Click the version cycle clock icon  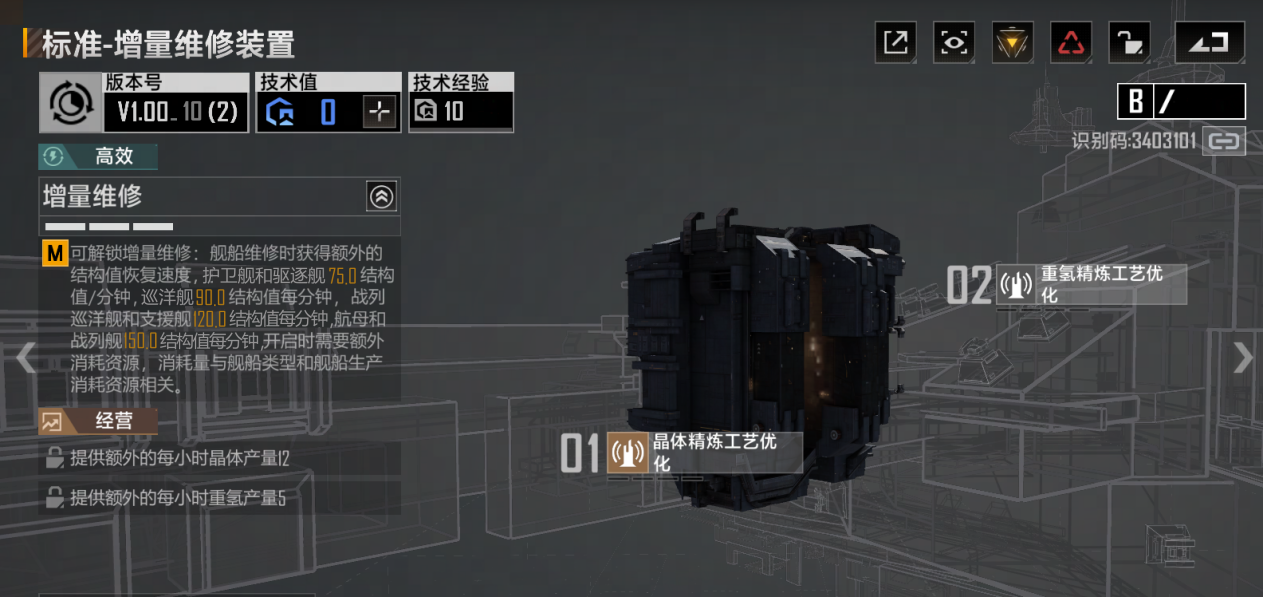pyautogui.click(x=70, y=102)
